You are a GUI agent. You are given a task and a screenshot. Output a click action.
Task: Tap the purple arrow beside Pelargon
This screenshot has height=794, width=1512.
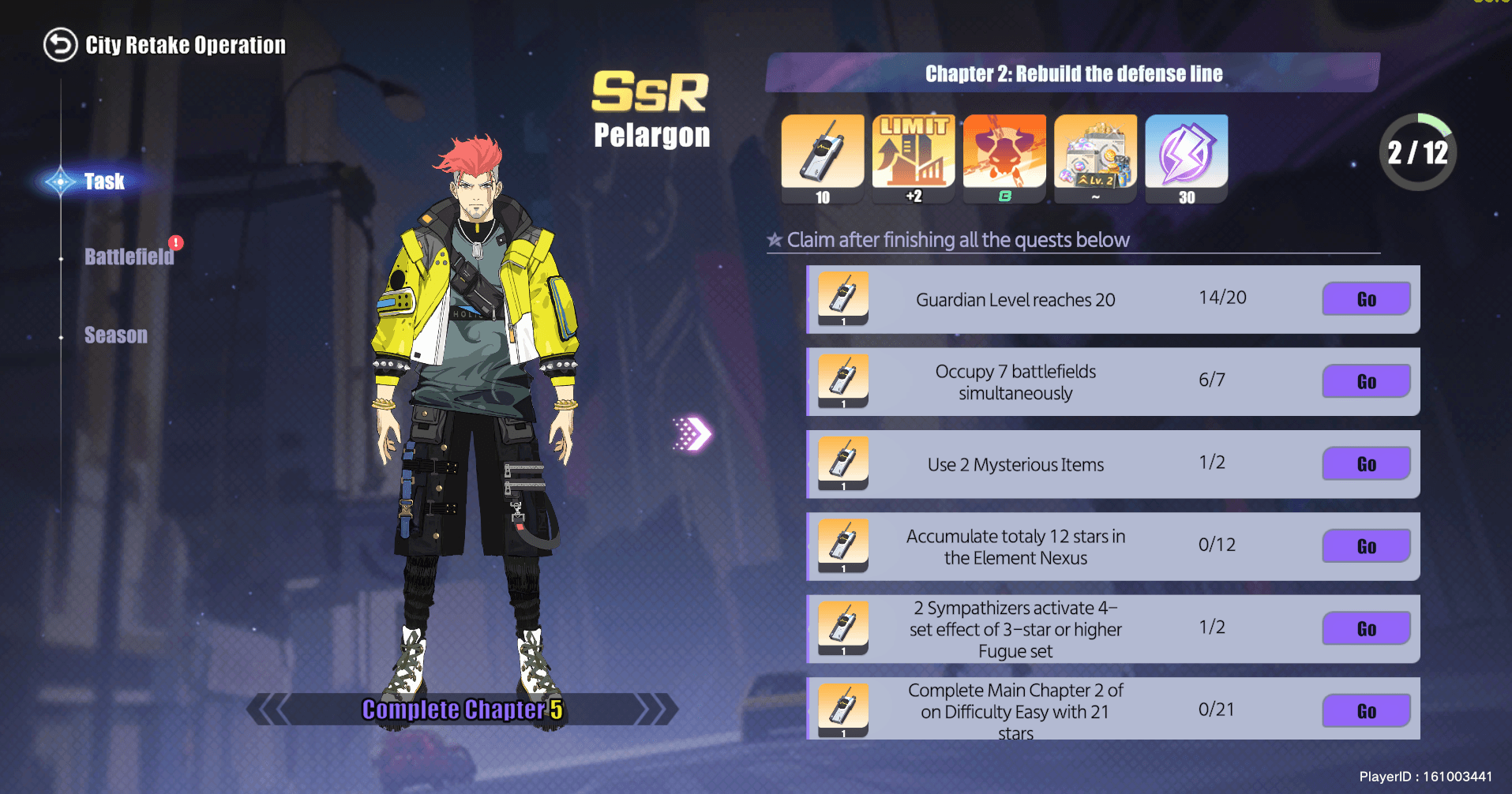click(x=692, y=433)
